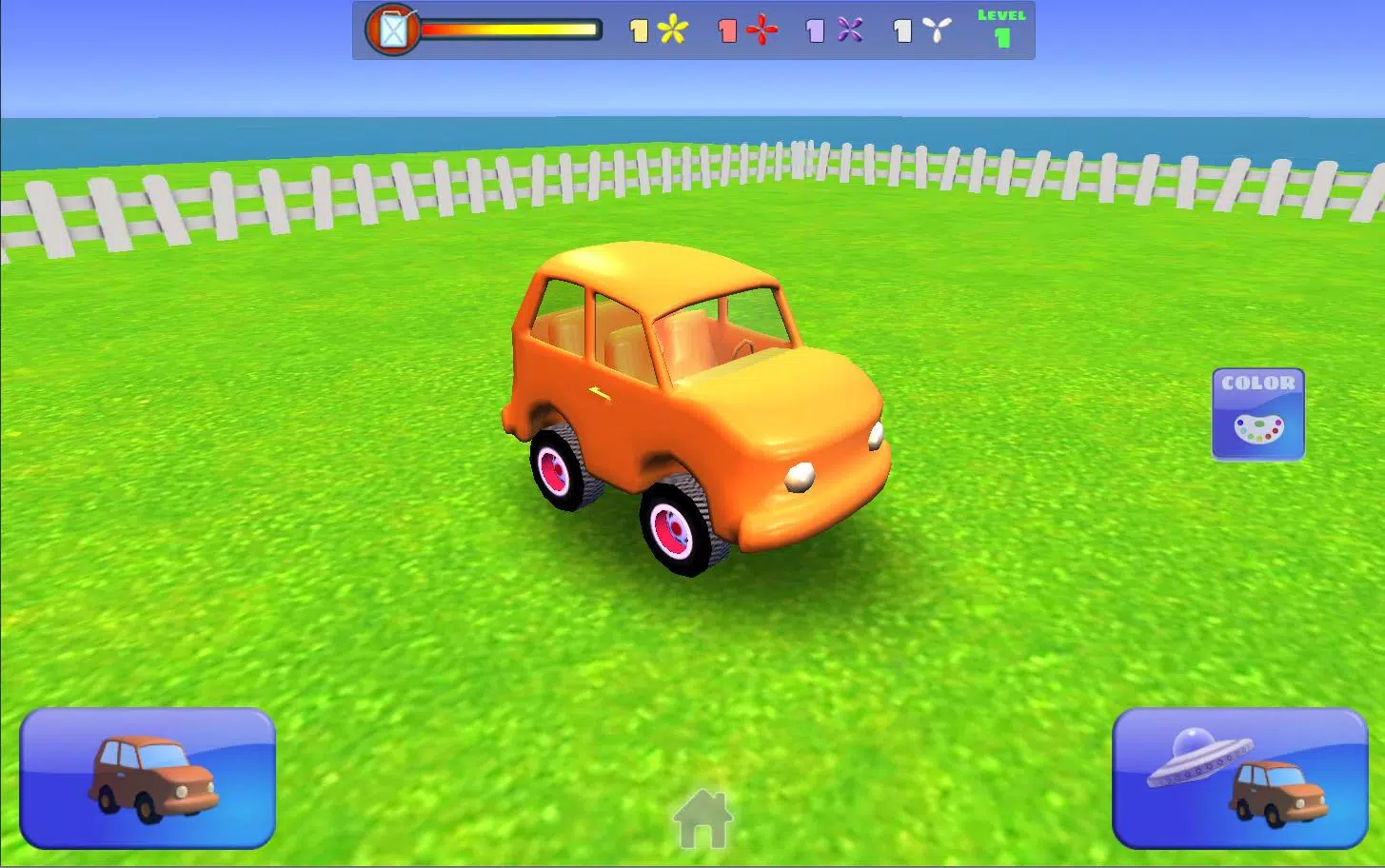Click the fuel level progress bar
Viewport: 1385px width, 868px height.
(x=511, y=30)
